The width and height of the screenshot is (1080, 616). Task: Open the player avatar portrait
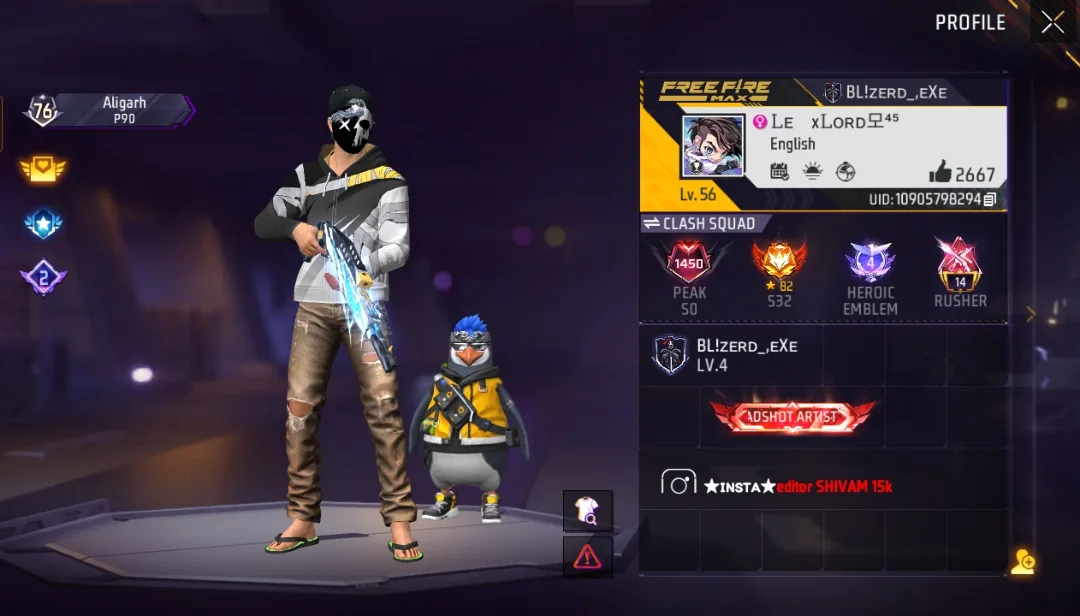712,146
